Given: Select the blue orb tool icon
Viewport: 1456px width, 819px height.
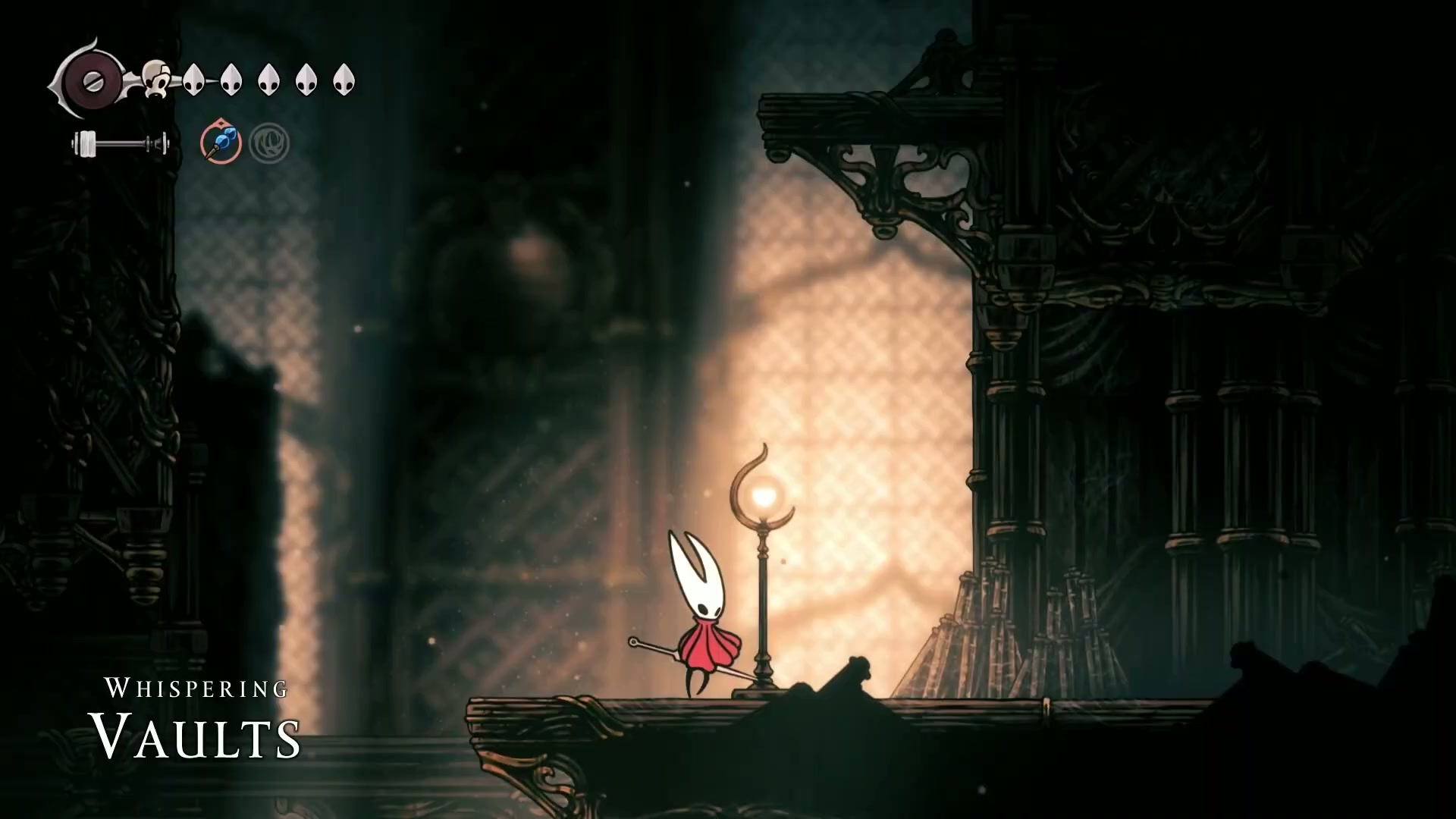Looking at the screenshot, I should tap(221, 143).
